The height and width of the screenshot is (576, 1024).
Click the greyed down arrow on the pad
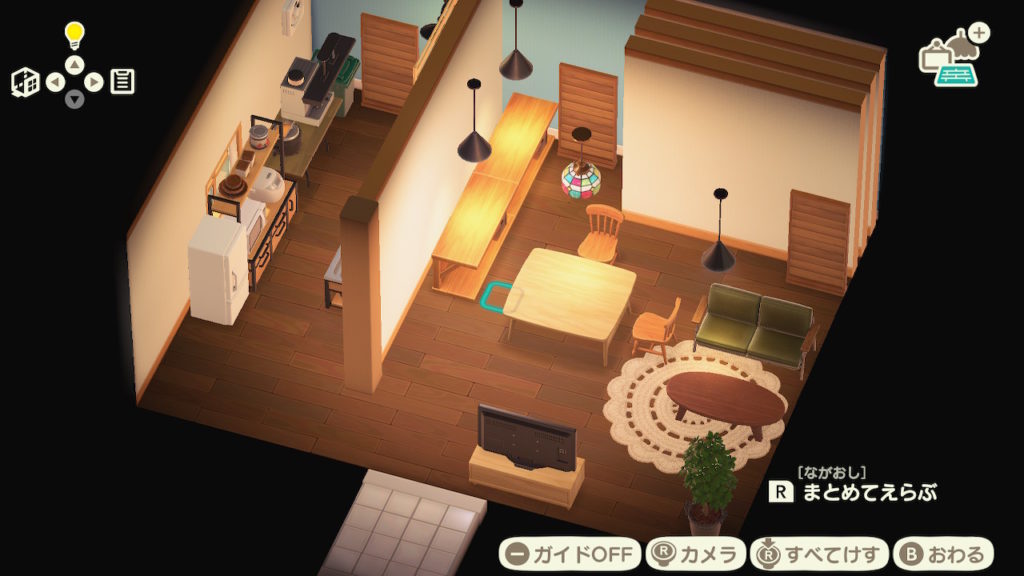point(74,99)
